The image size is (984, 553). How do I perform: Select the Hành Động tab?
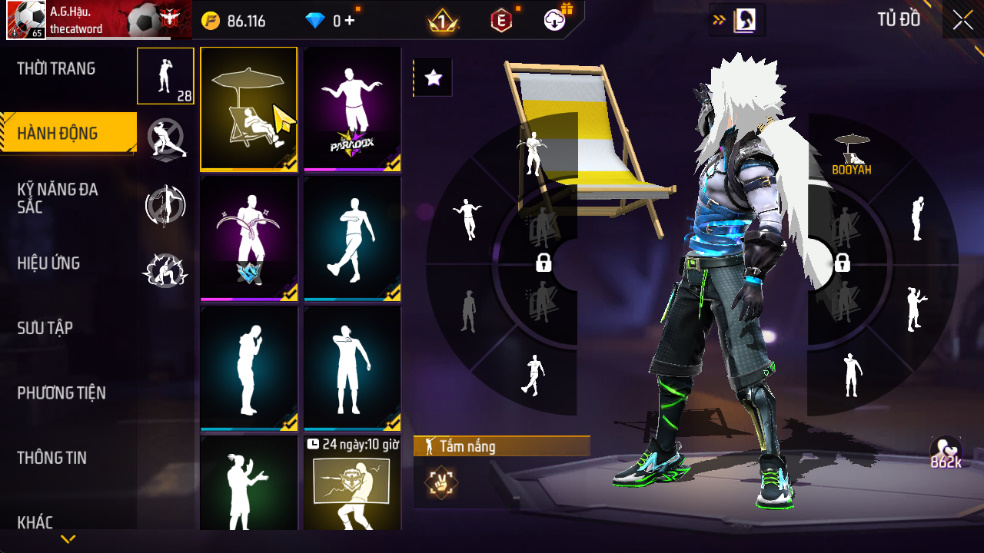(x=58, y=133)
